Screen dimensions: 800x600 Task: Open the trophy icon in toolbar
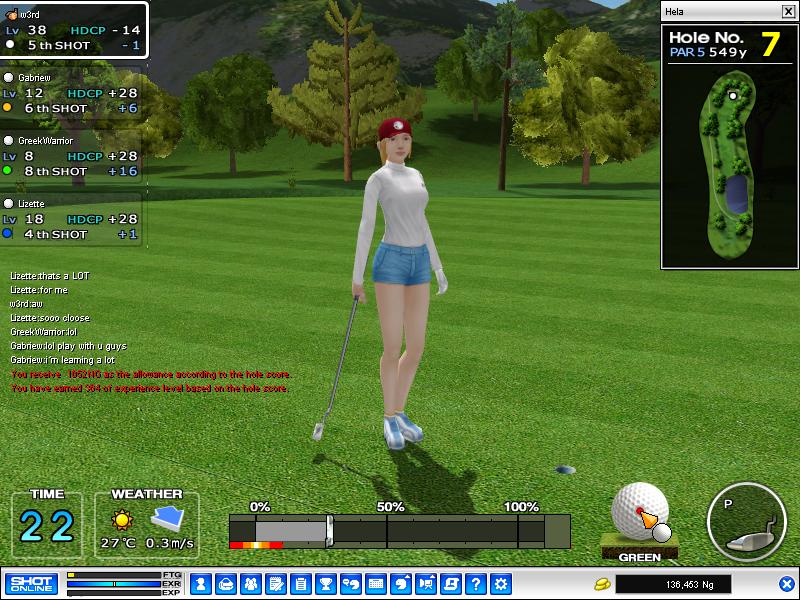[x=325, y=583]
